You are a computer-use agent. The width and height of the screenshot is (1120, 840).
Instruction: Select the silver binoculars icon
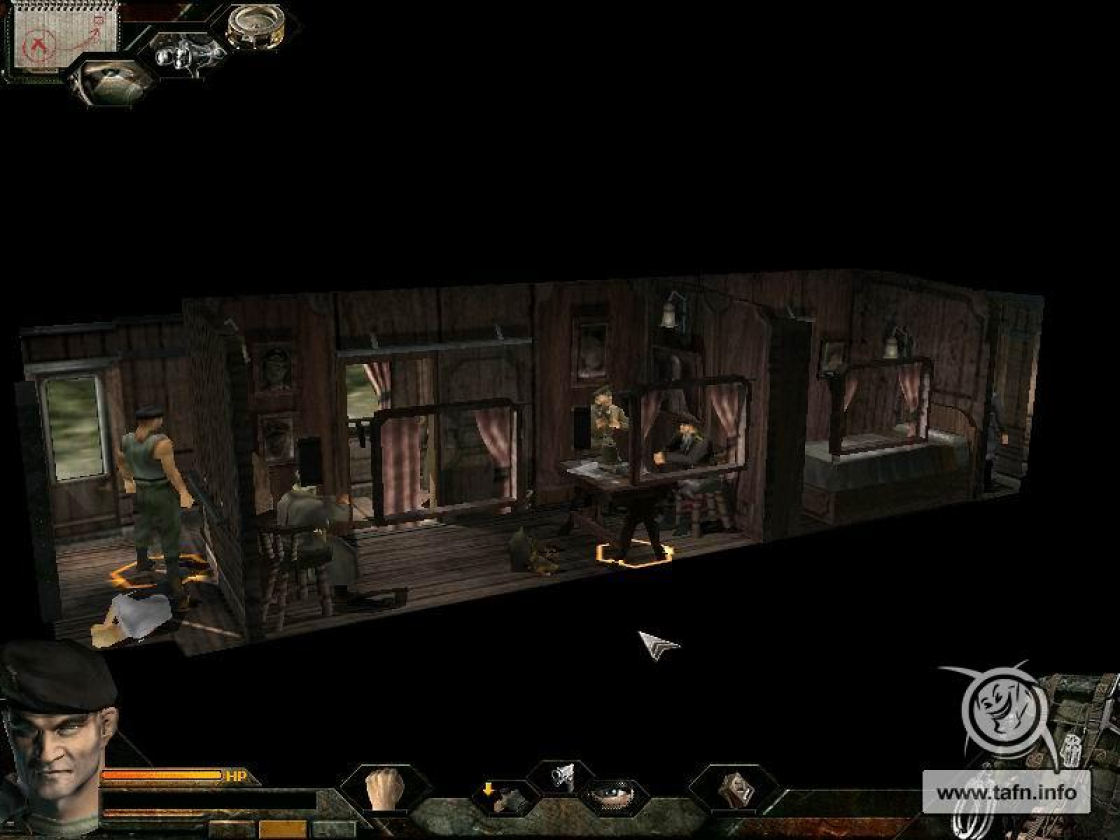click(188, 52)
